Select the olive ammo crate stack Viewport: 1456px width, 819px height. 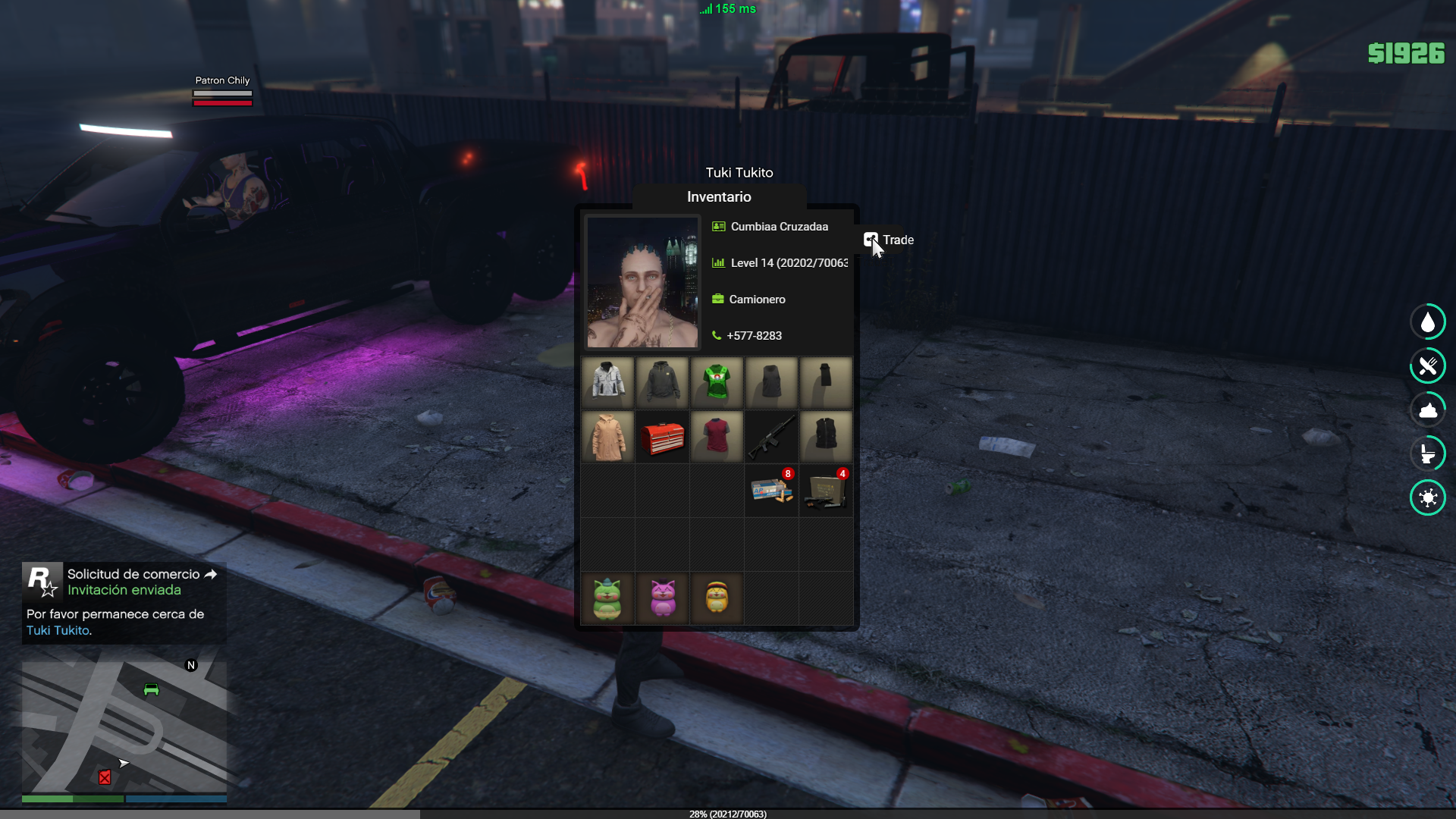coord(826,491)
